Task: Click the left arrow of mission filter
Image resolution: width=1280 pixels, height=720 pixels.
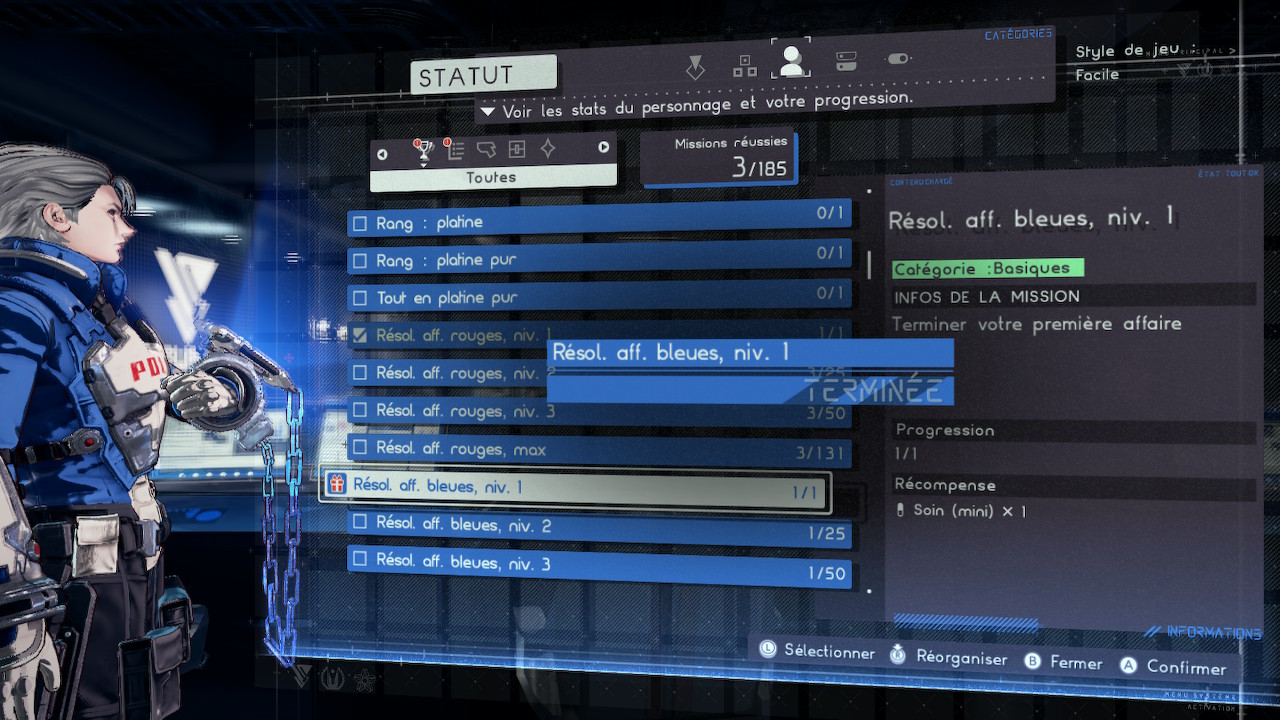Action: point(382,152)
